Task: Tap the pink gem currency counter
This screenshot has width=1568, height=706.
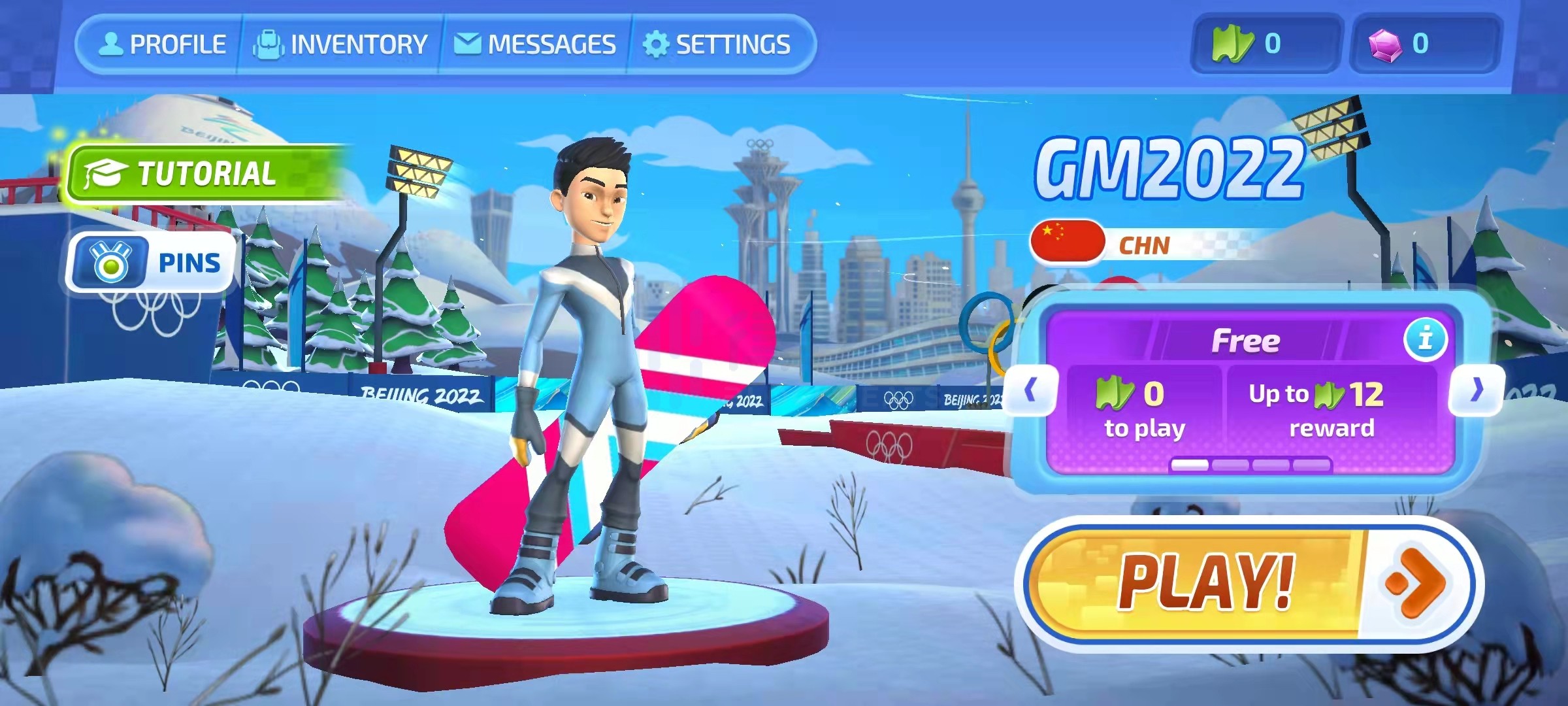Action: [1425, 44]
